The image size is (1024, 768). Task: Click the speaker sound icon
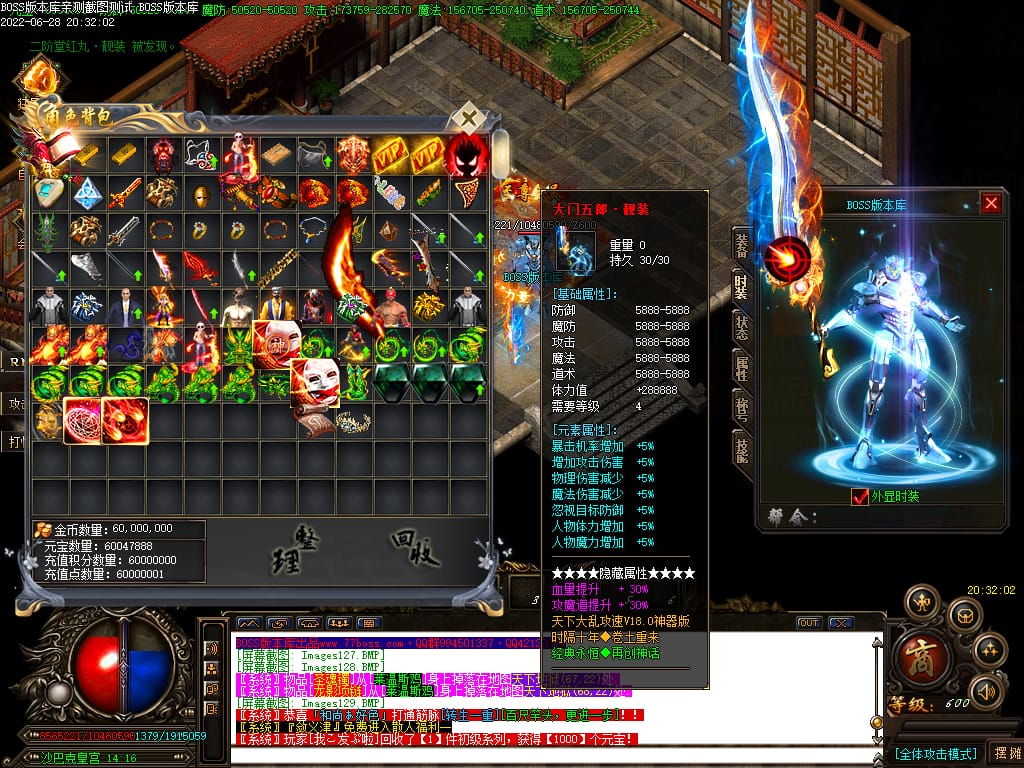(986, 690)
